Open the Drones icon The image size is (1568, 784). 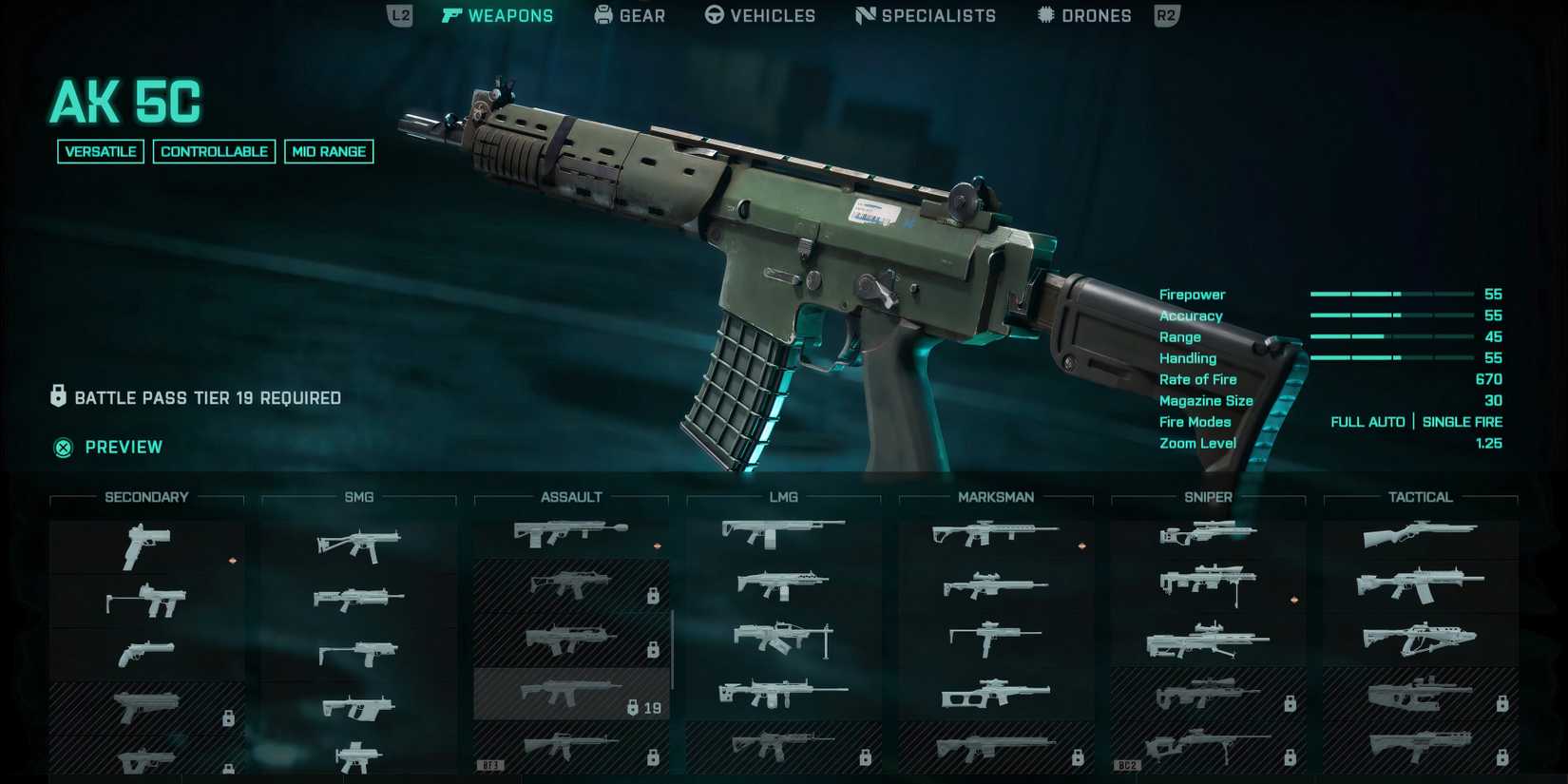tap(1044, 14)
